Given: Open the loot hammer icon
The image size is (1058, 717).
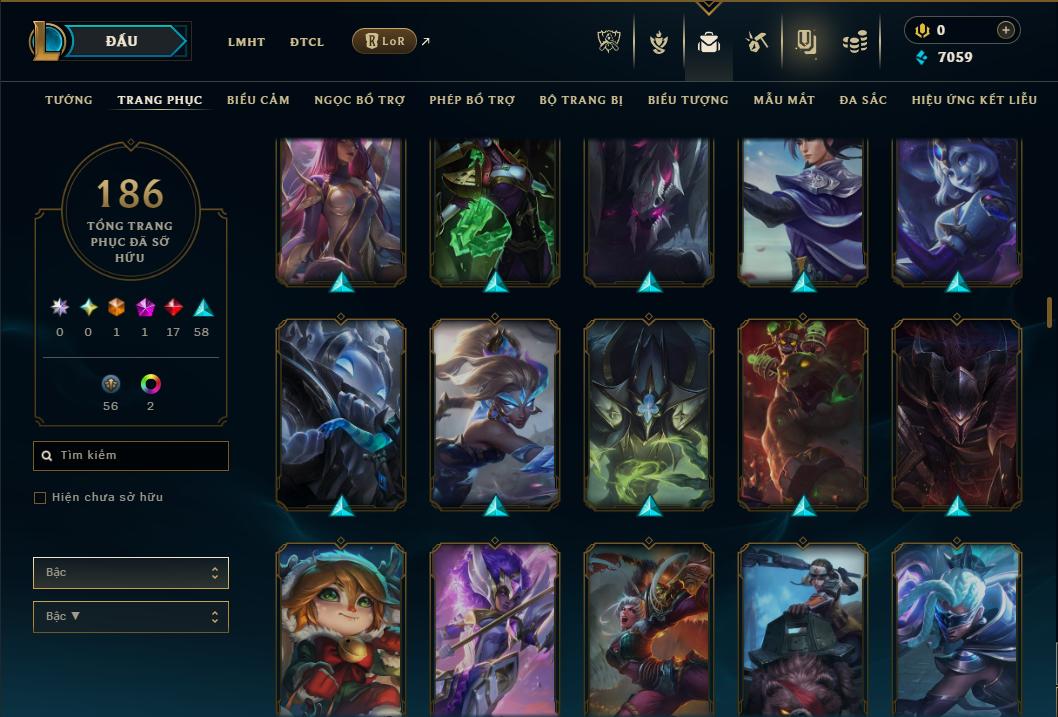Looking at the screenshot, I should (756, 42).
